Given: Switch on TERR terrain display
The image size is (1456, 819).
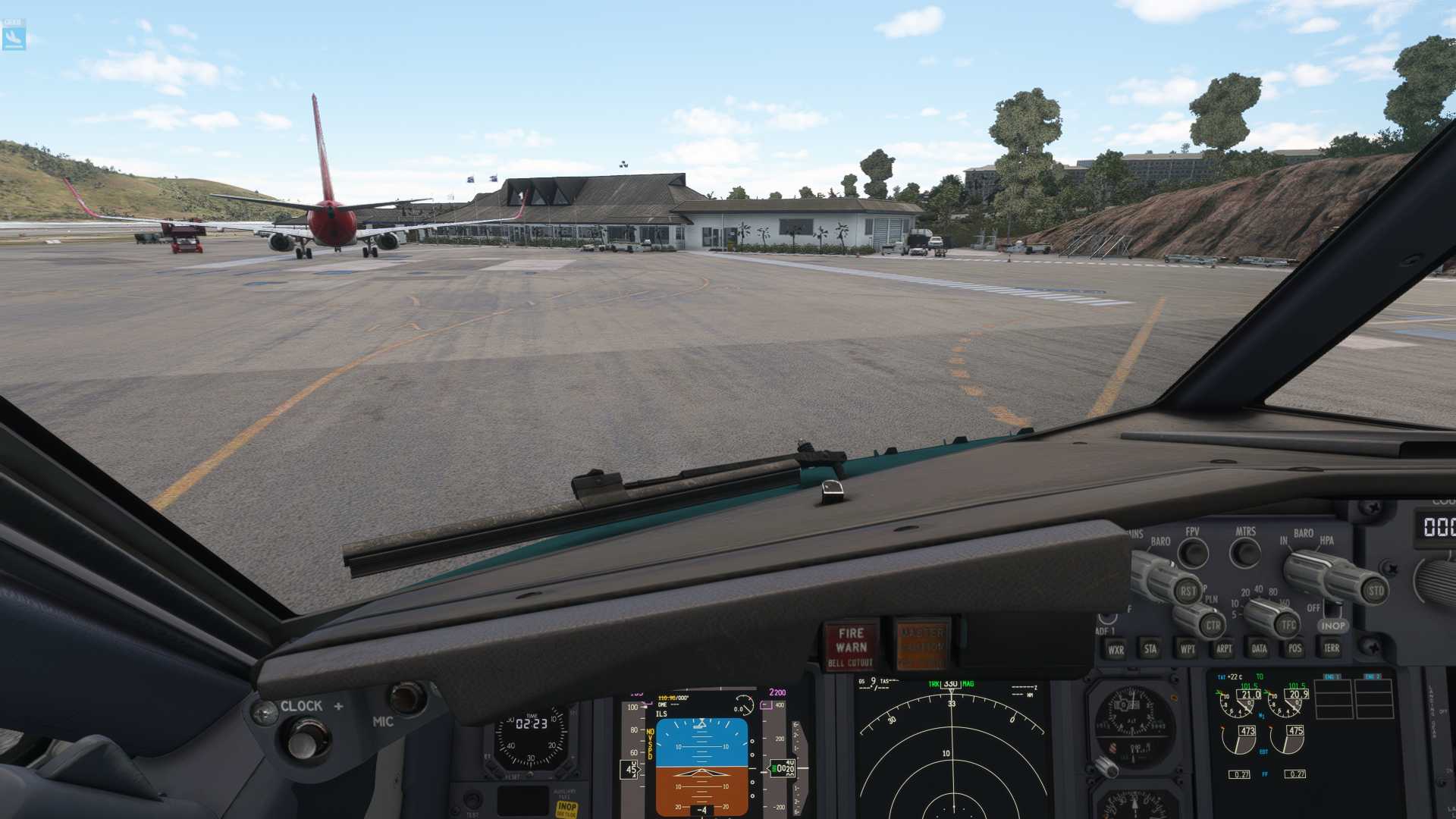Looking at the screenshot, I should pyautogui.click(x=1331, y=648).
